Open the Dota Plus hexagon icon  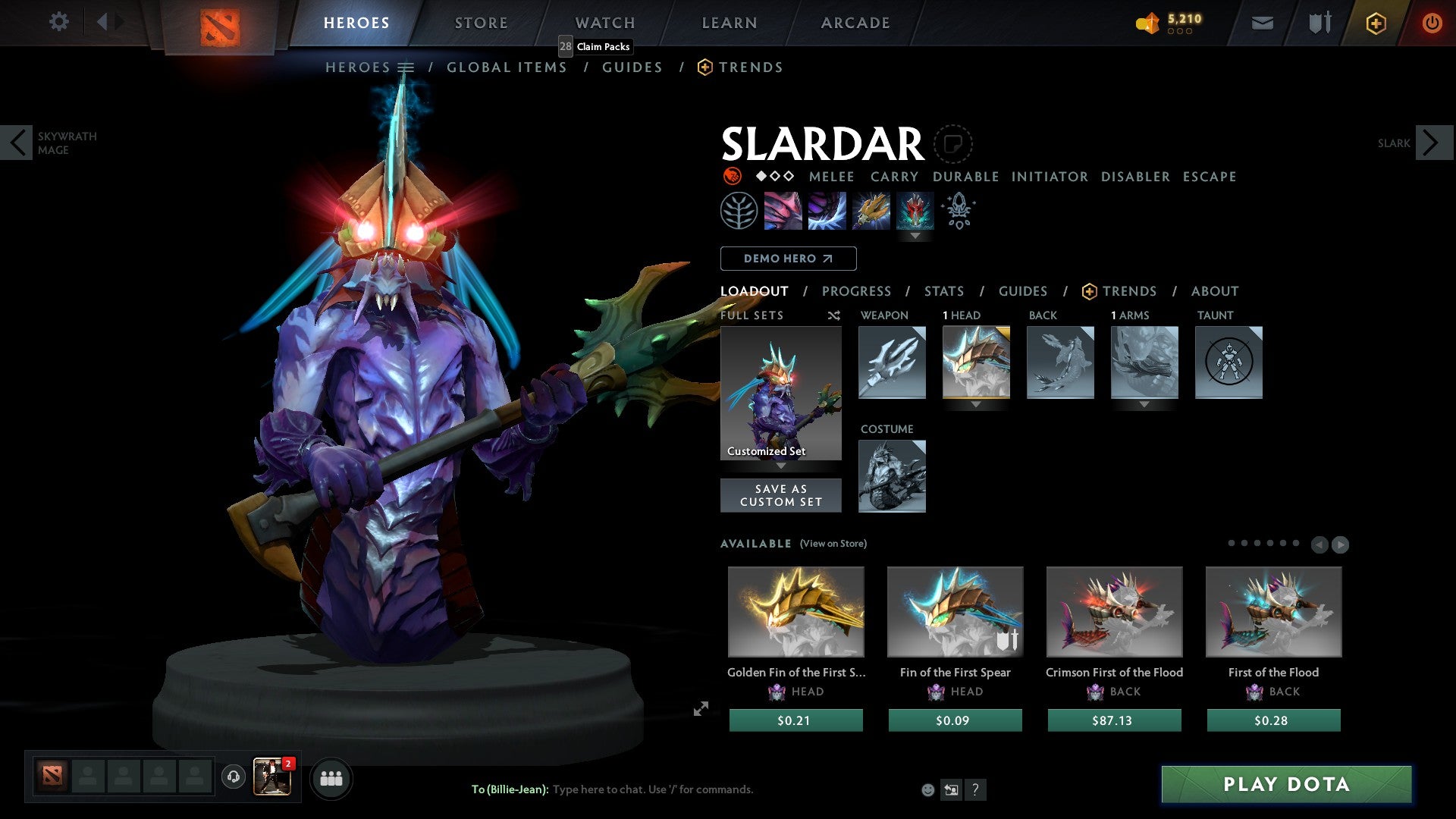click(x=1375, y=23)
